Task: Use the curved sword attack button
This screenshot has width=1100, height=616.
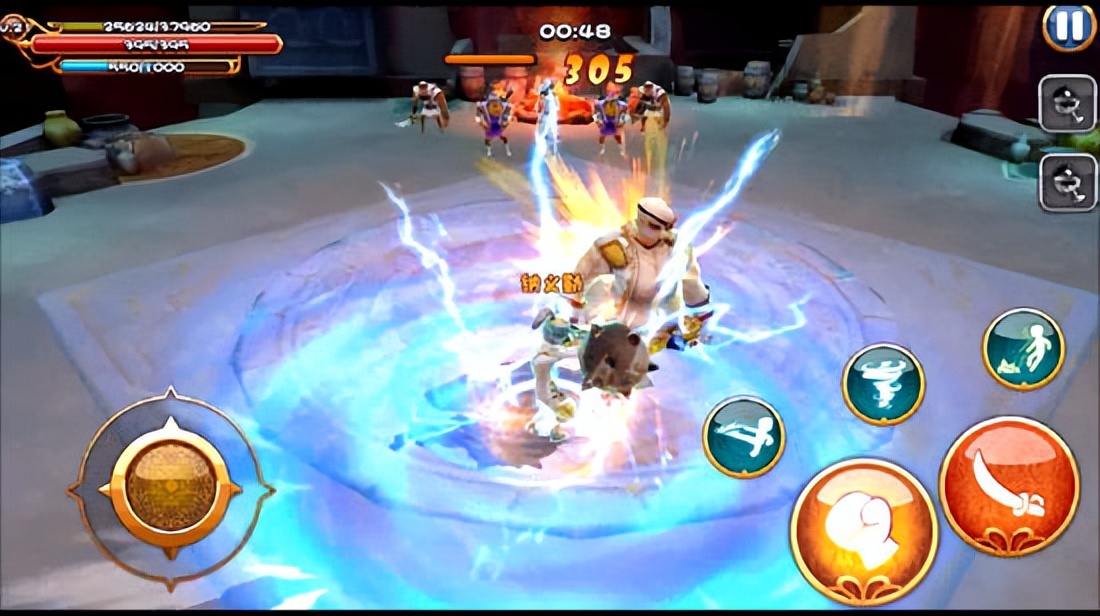Action: (1009, 485)
